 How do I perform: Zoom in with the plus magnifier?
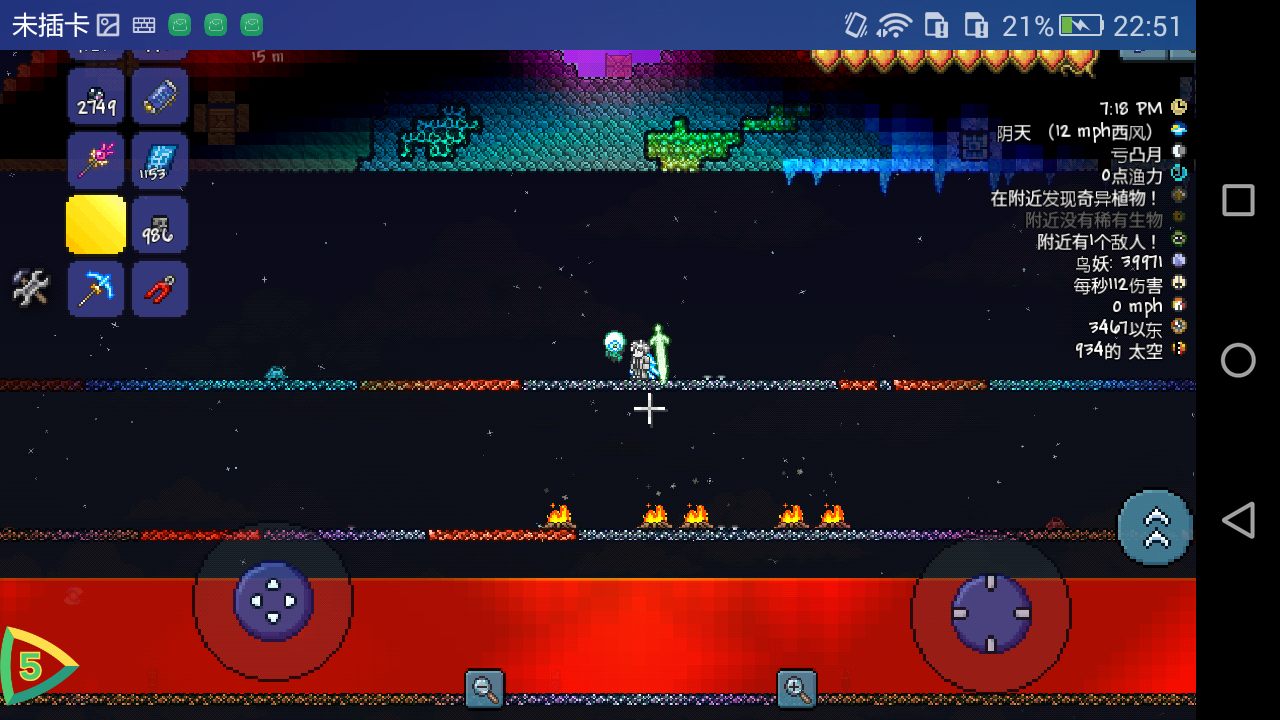click(797, 688)
